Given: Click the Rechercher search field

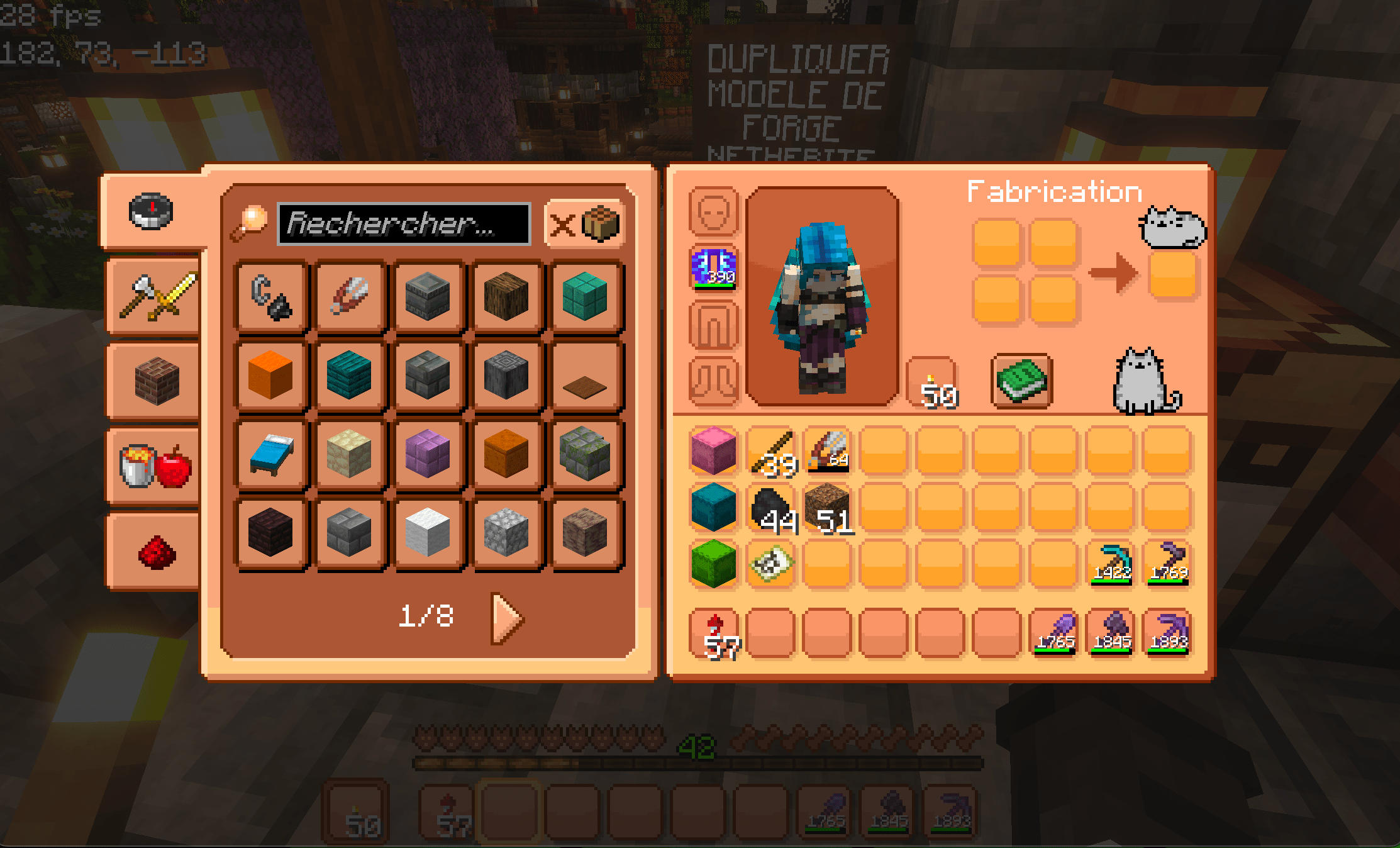Looking at the screenshot, I should [x=404, y=224].
